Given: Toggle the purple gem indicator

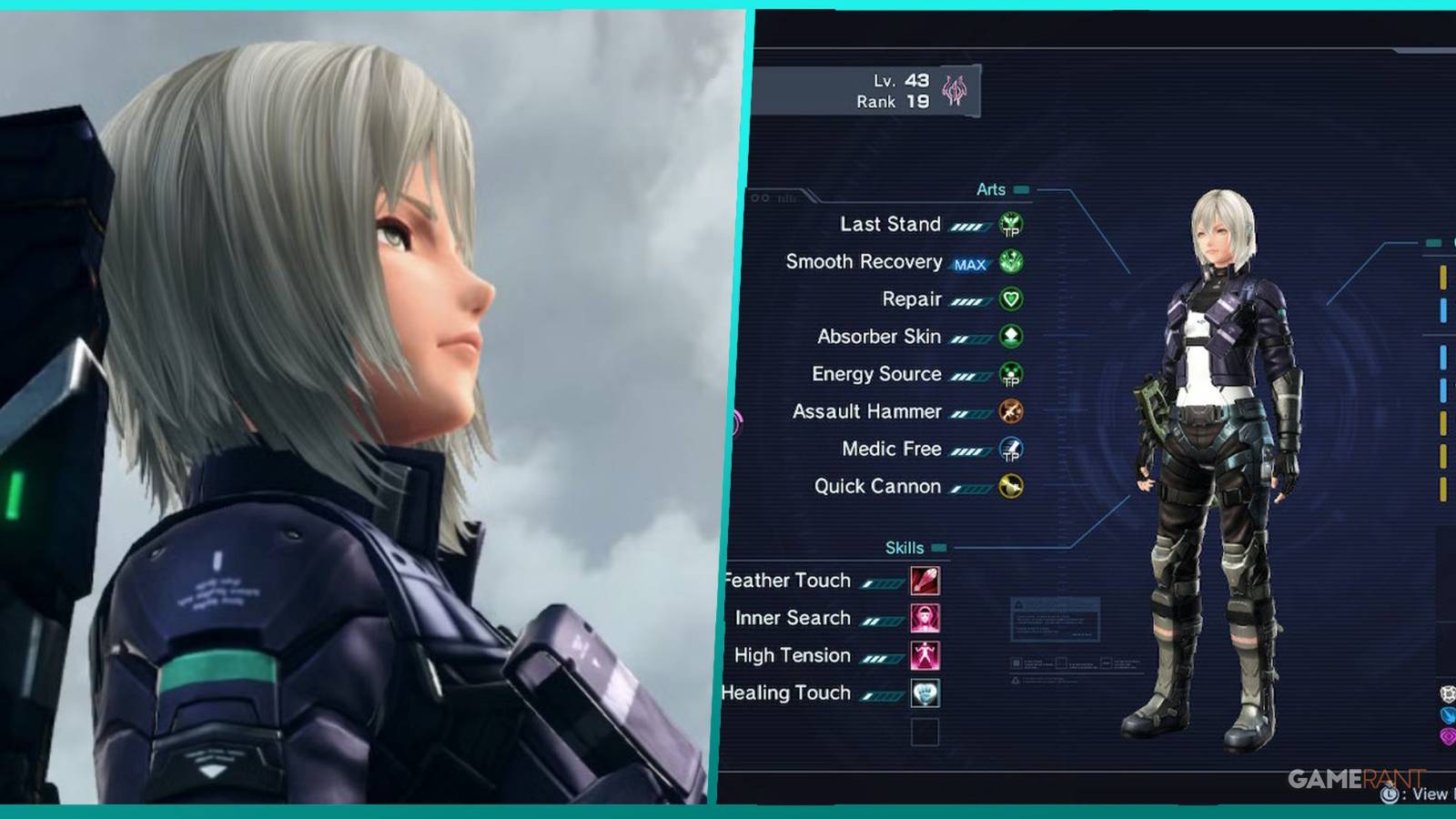Looking at the screenshot, I should [x=1449, y=735].
